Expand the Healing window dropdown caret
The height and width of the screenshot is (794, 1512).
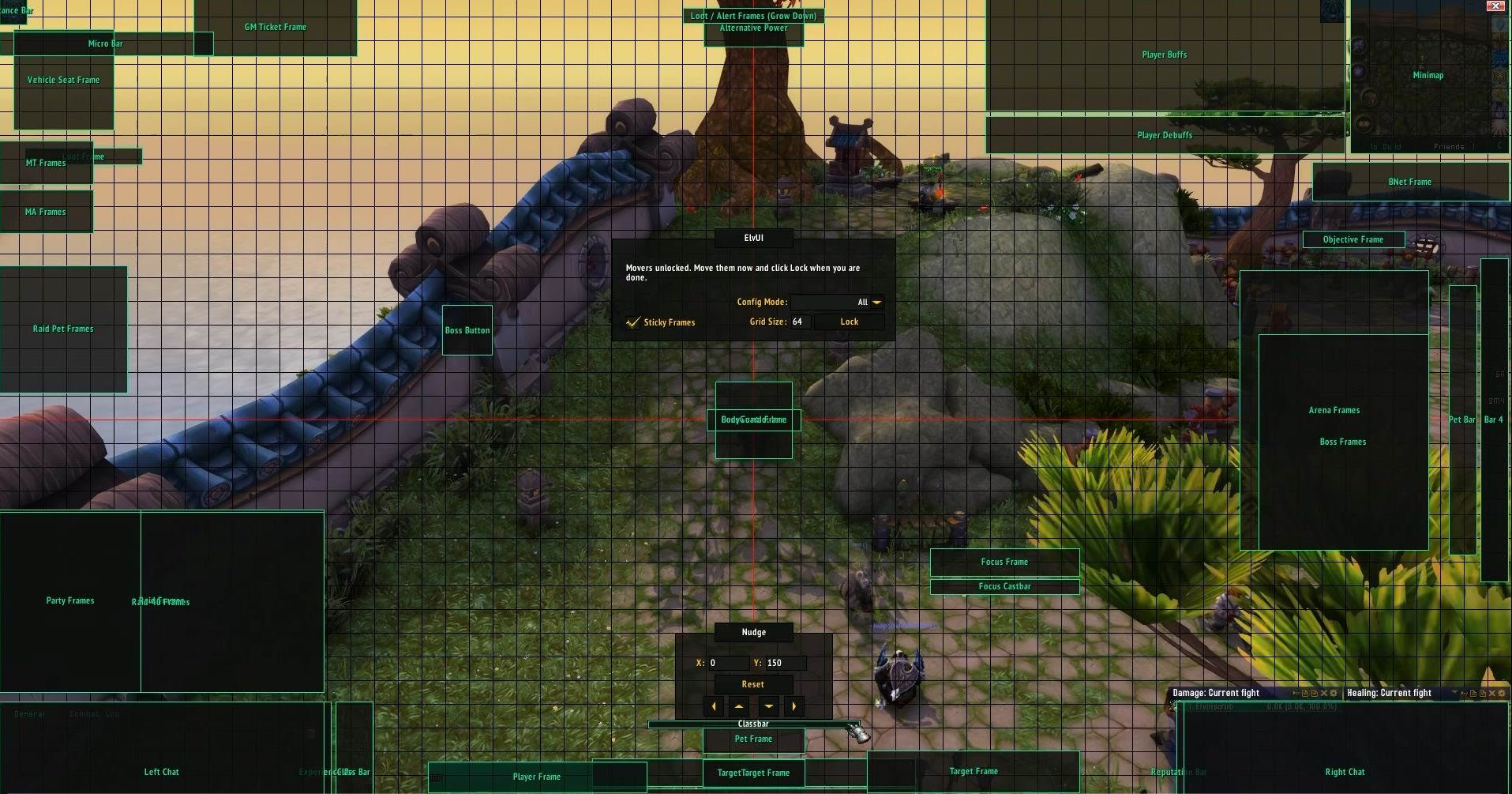pos(1454,693)
